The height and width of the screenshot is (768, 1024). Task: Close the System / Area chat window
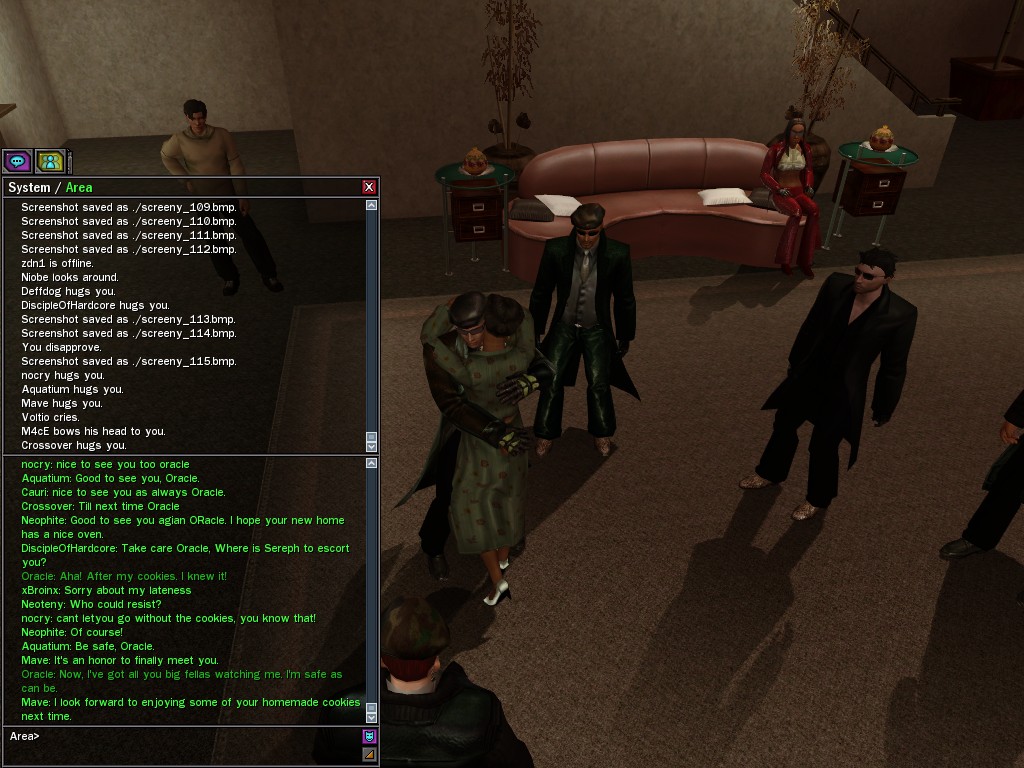point(369,187)
